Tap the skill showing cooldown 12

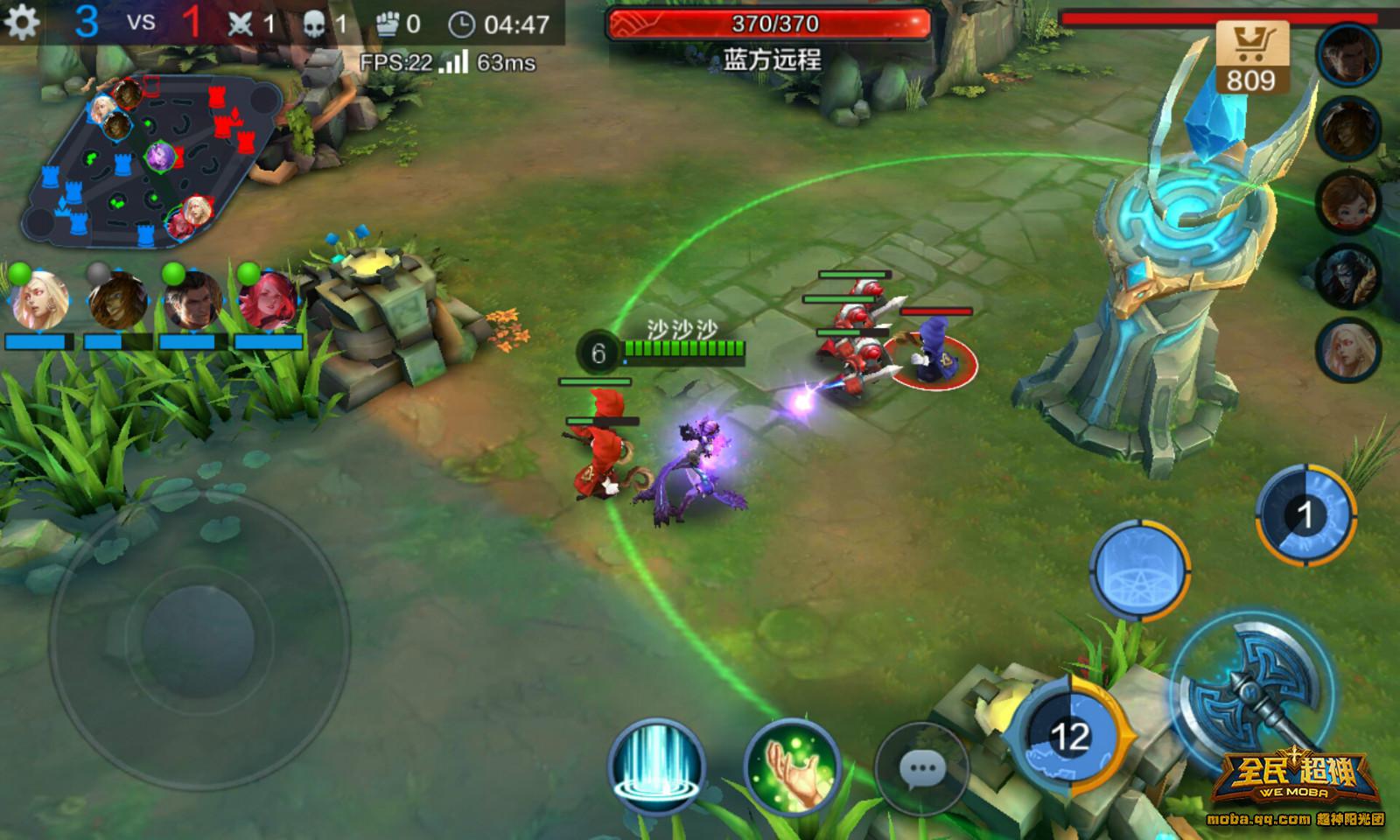point(1069,737)
